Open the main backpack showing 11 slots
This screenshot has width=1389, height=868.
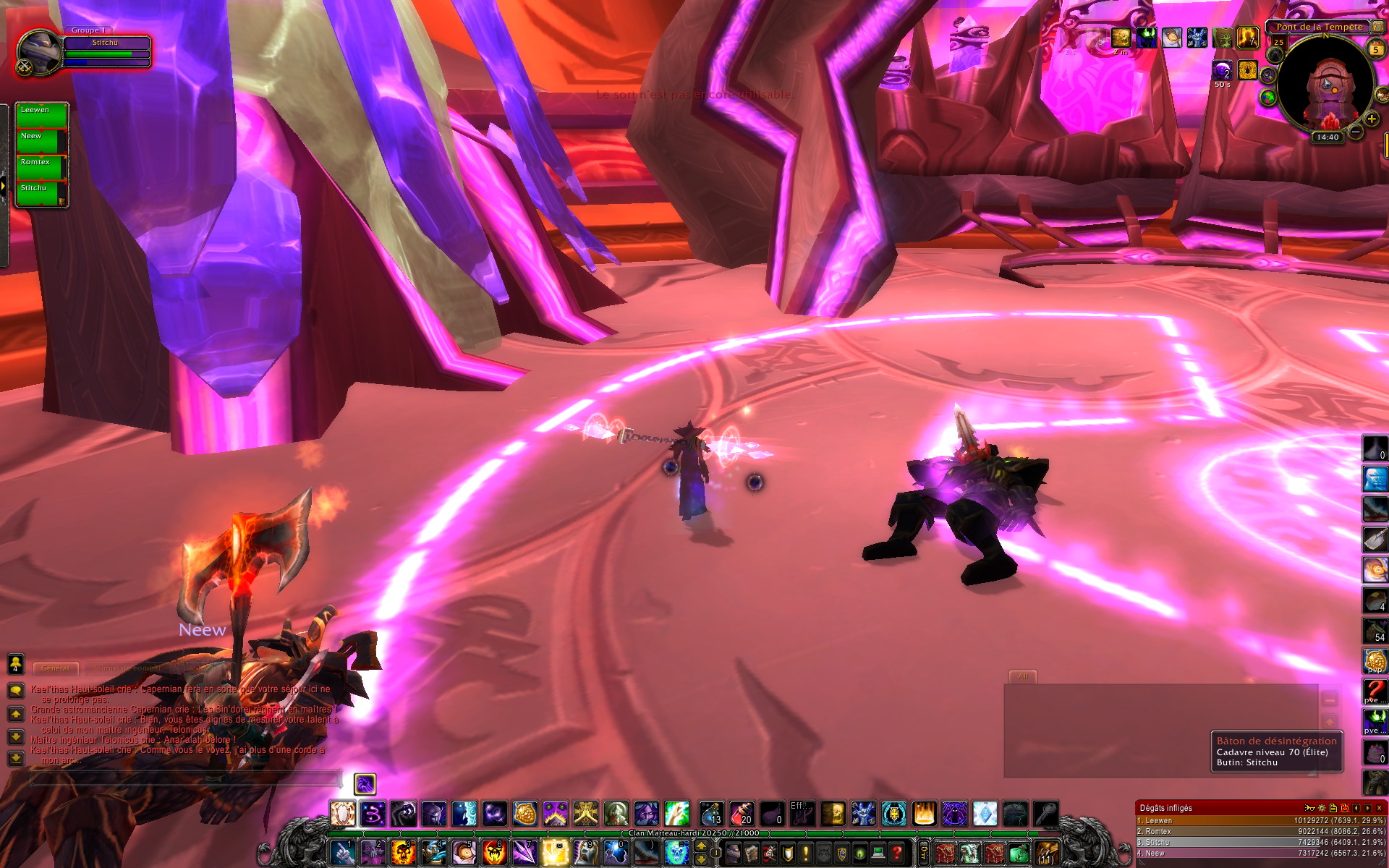1047,853
